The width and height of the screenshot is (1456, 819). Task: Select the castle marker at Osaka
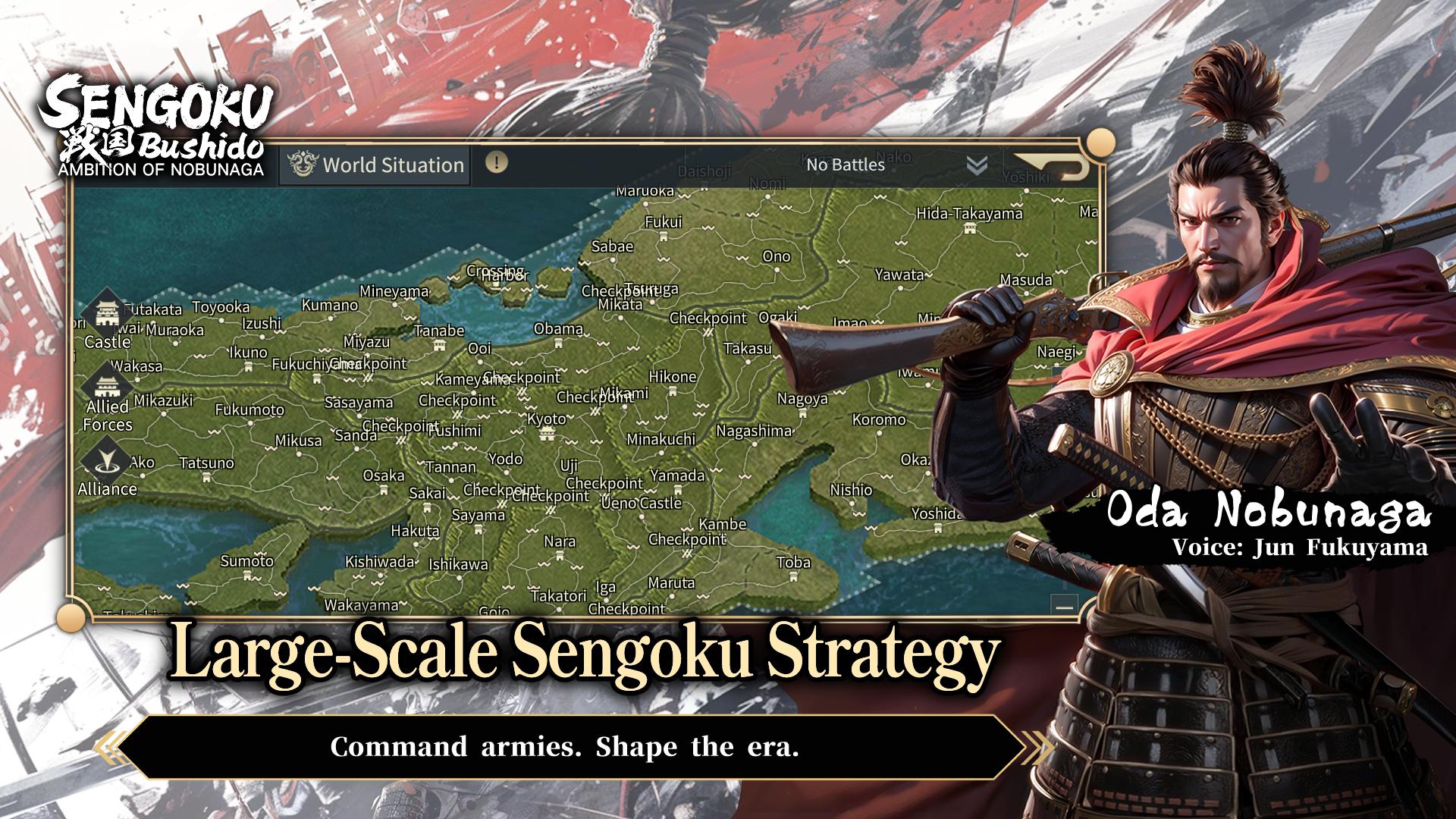[x=384, y=490]
